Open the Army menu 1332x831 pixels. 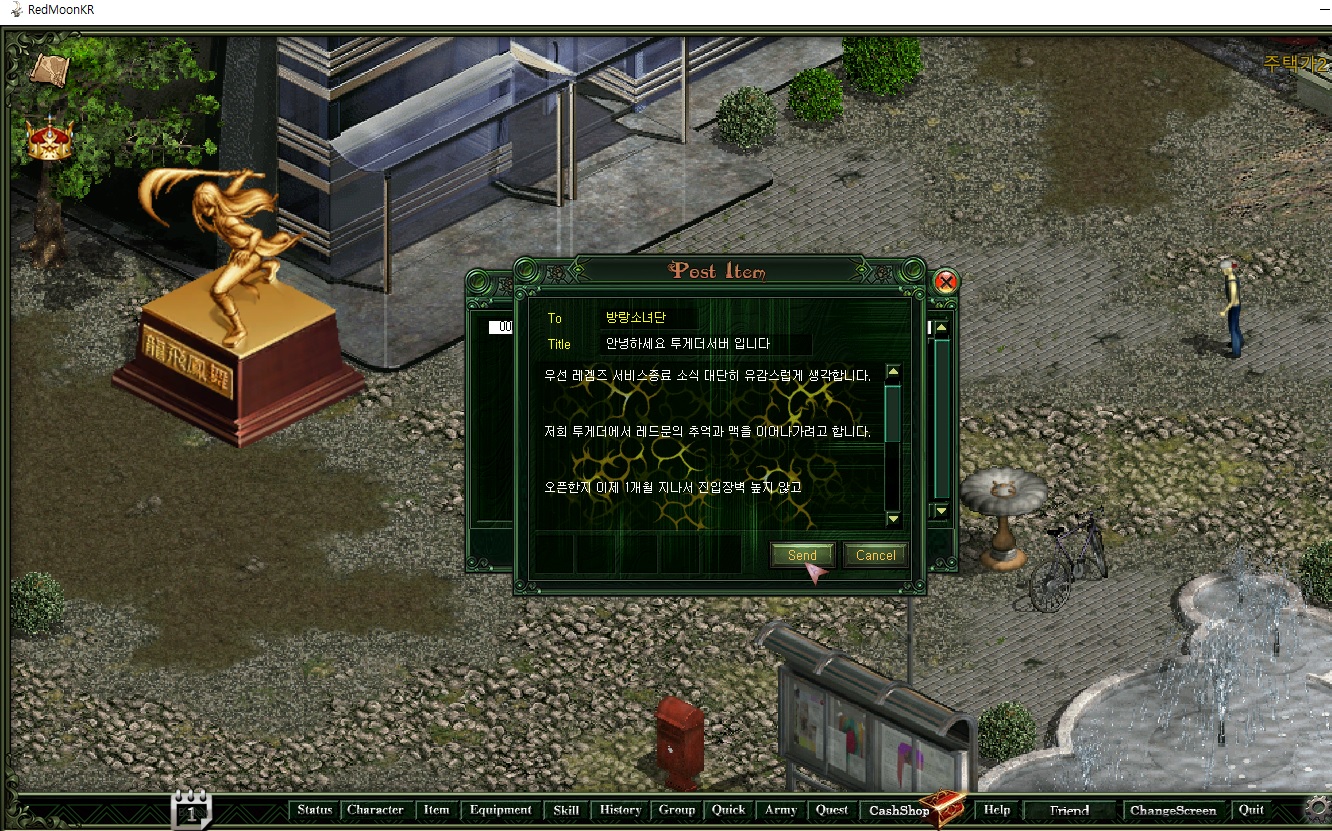coord(780,810)
